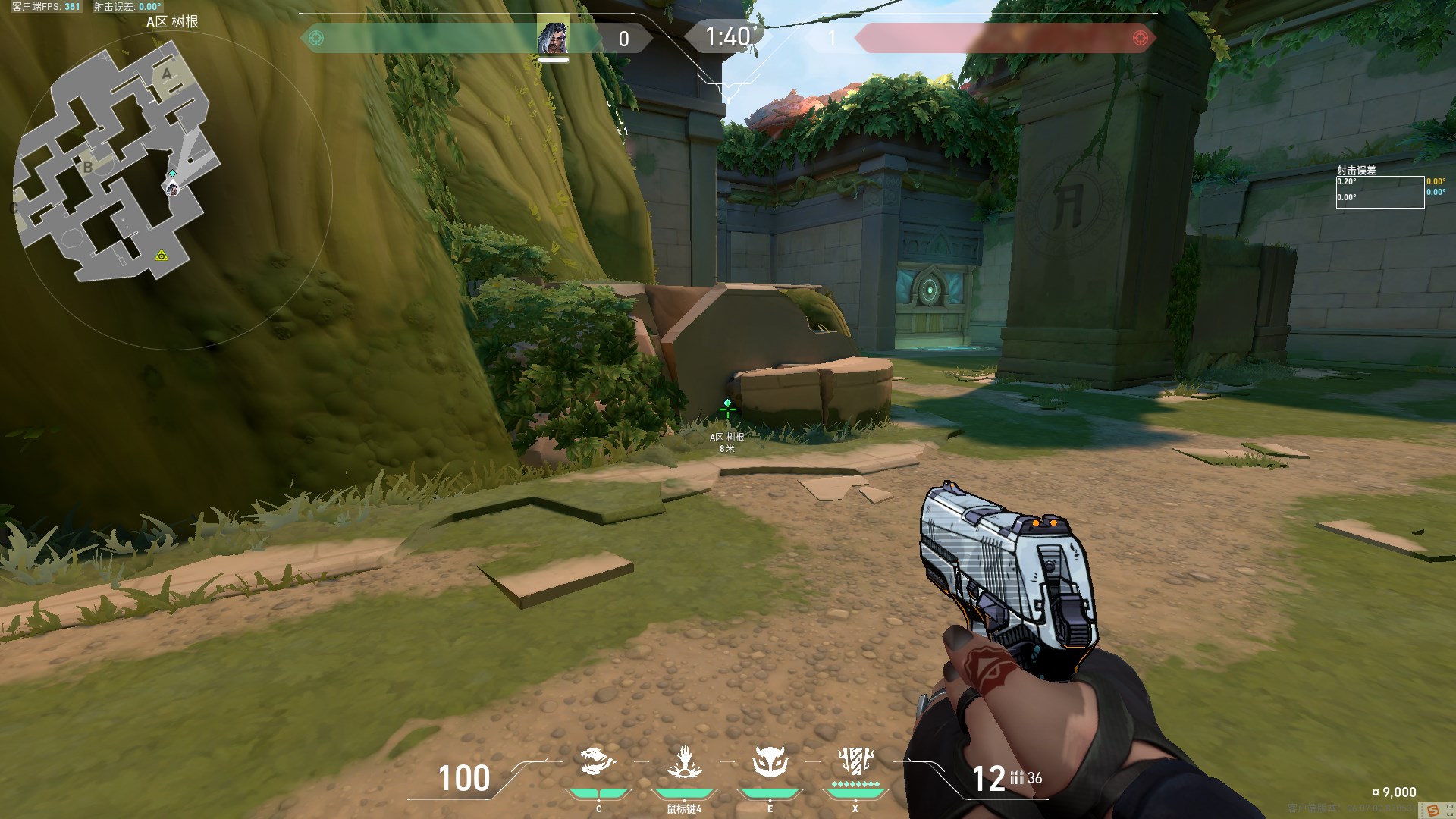
Task: Activate the horned mask ability icon
Action: pyautogui.click(x=770, y=761)
